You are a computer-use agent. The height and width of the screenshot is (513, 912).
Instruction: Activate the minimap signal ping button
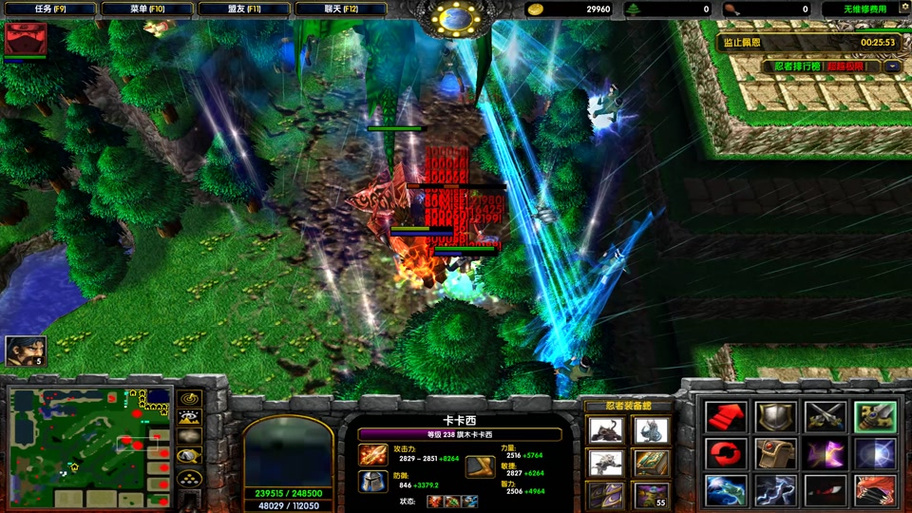coord(189,398)
